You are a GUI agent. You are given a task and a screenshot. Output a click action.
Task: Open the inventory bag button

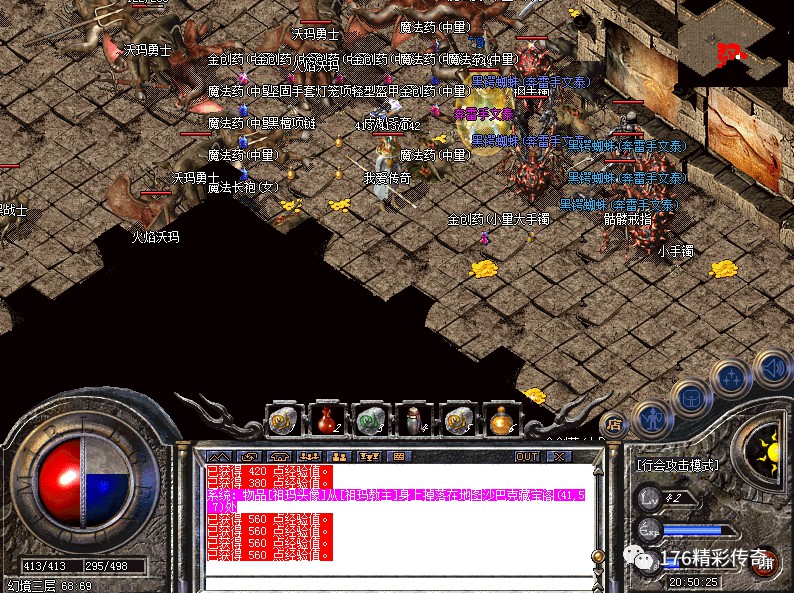click(690, 398)
